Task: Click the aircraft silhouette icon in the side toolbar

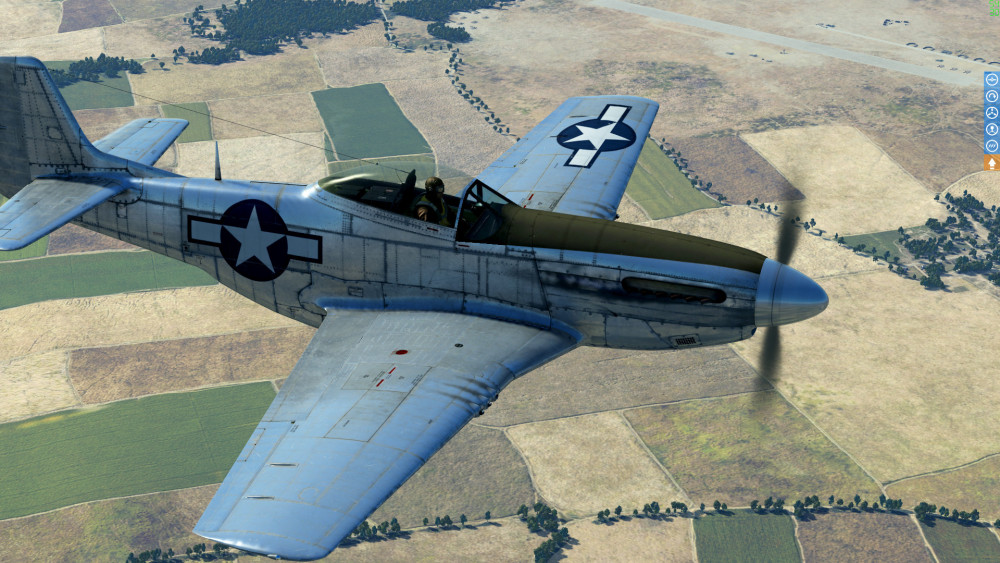Action: point(992,80)
